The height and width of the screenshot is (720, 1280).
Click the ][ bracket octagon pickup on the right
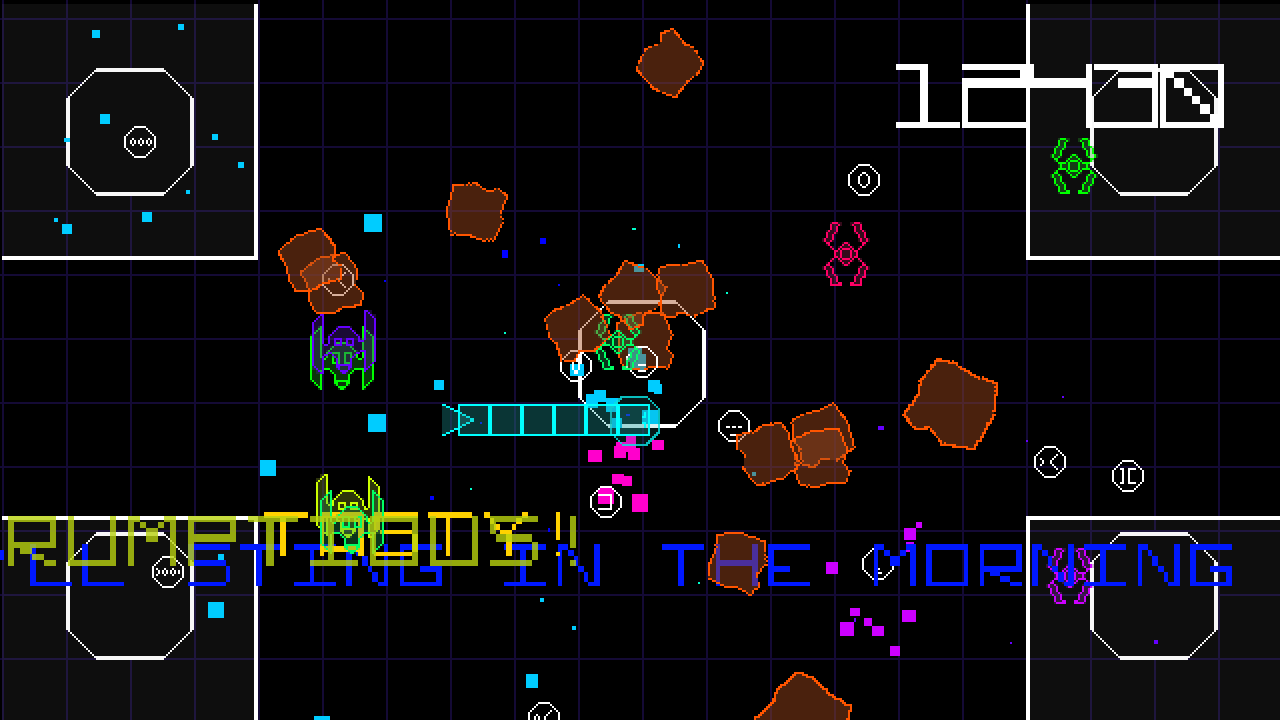click(x=1130, y=478)
